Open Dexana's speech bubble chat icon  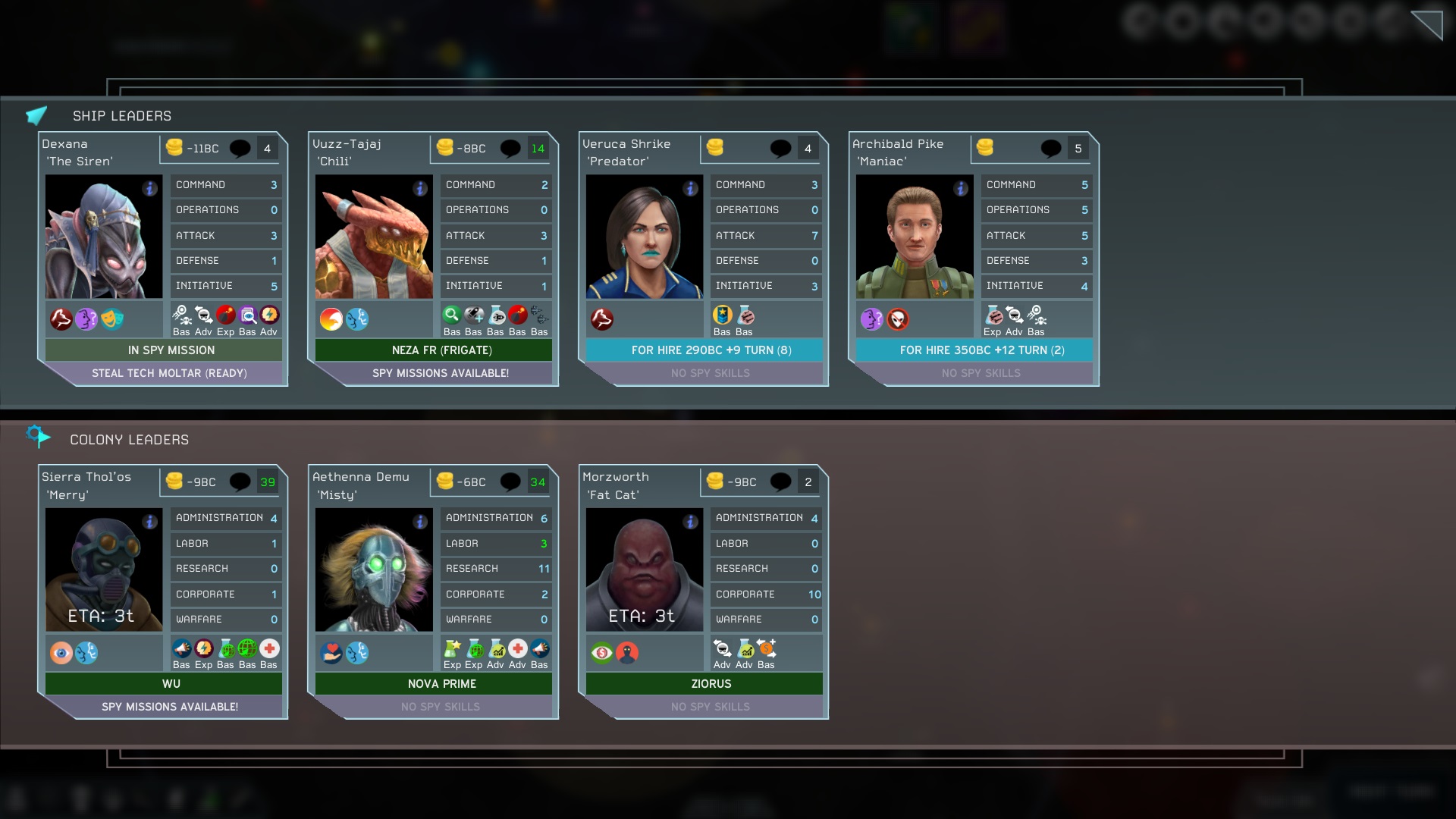[240, 149]
